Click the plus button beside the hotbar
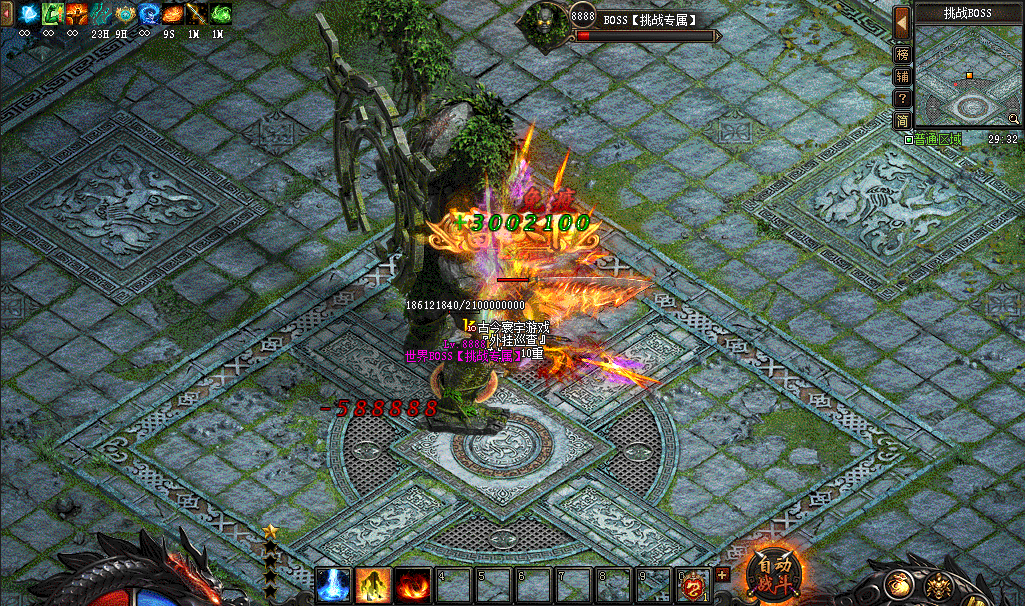 click(722, 574)
